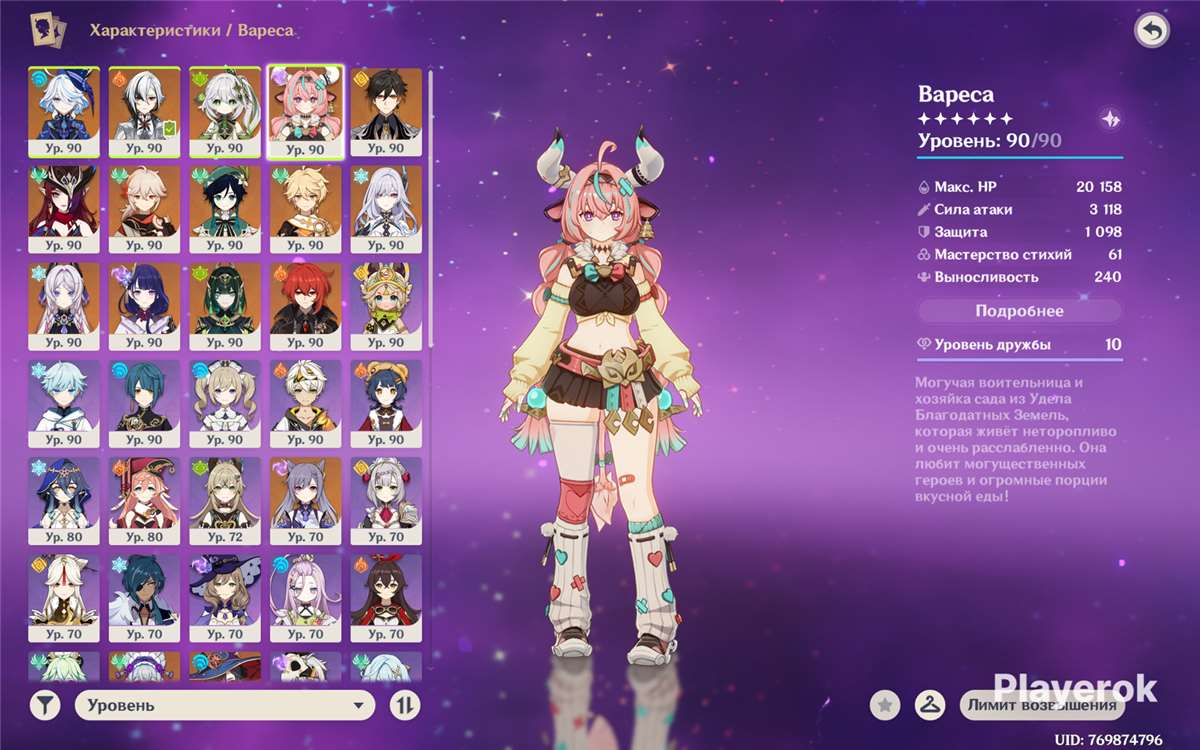Go back using the return arrow button
The height and width of the screenshot is (750, 1200).
1152,31
